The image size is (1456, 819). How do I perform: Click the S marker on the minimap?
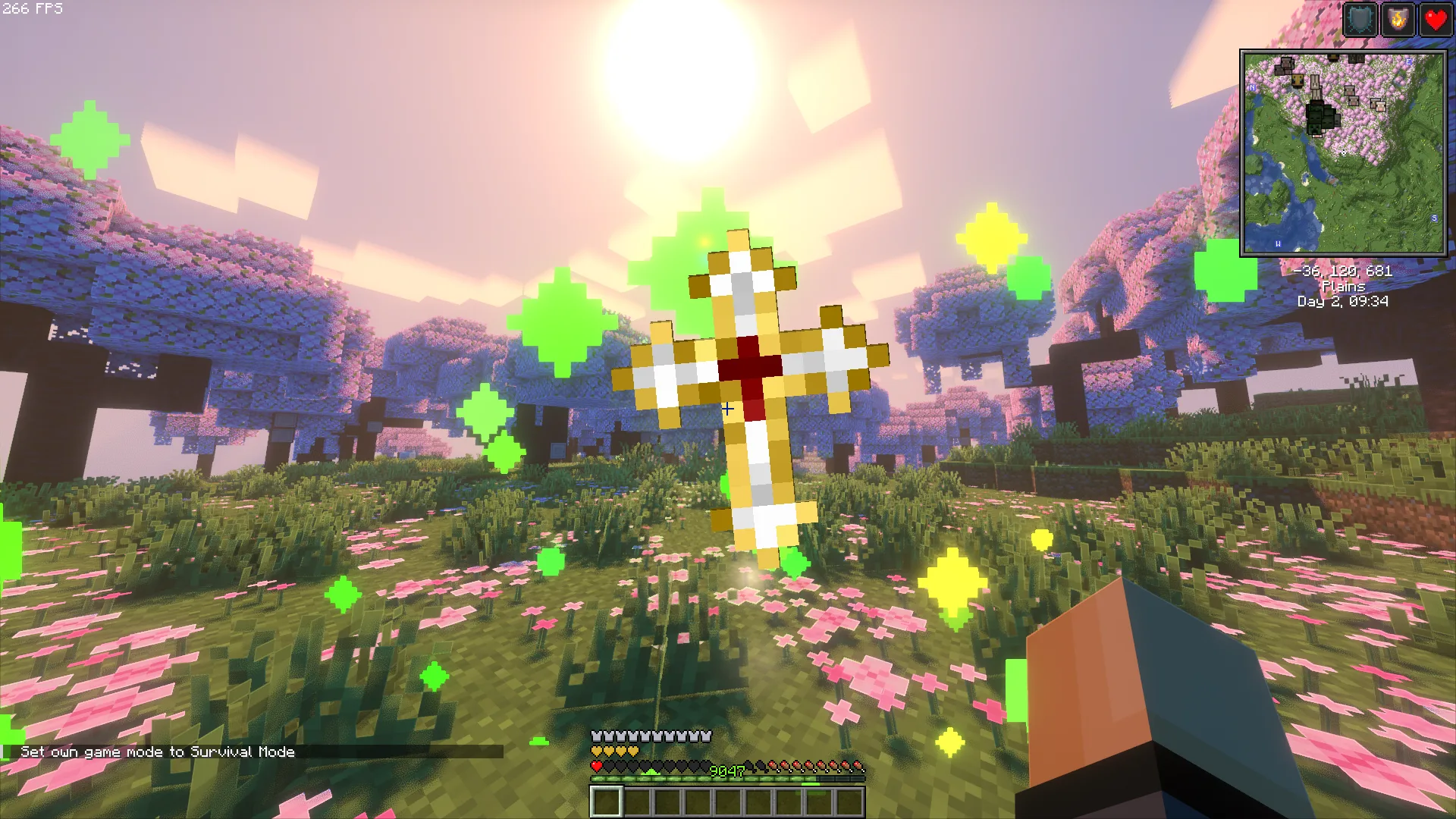(1435, 218)
